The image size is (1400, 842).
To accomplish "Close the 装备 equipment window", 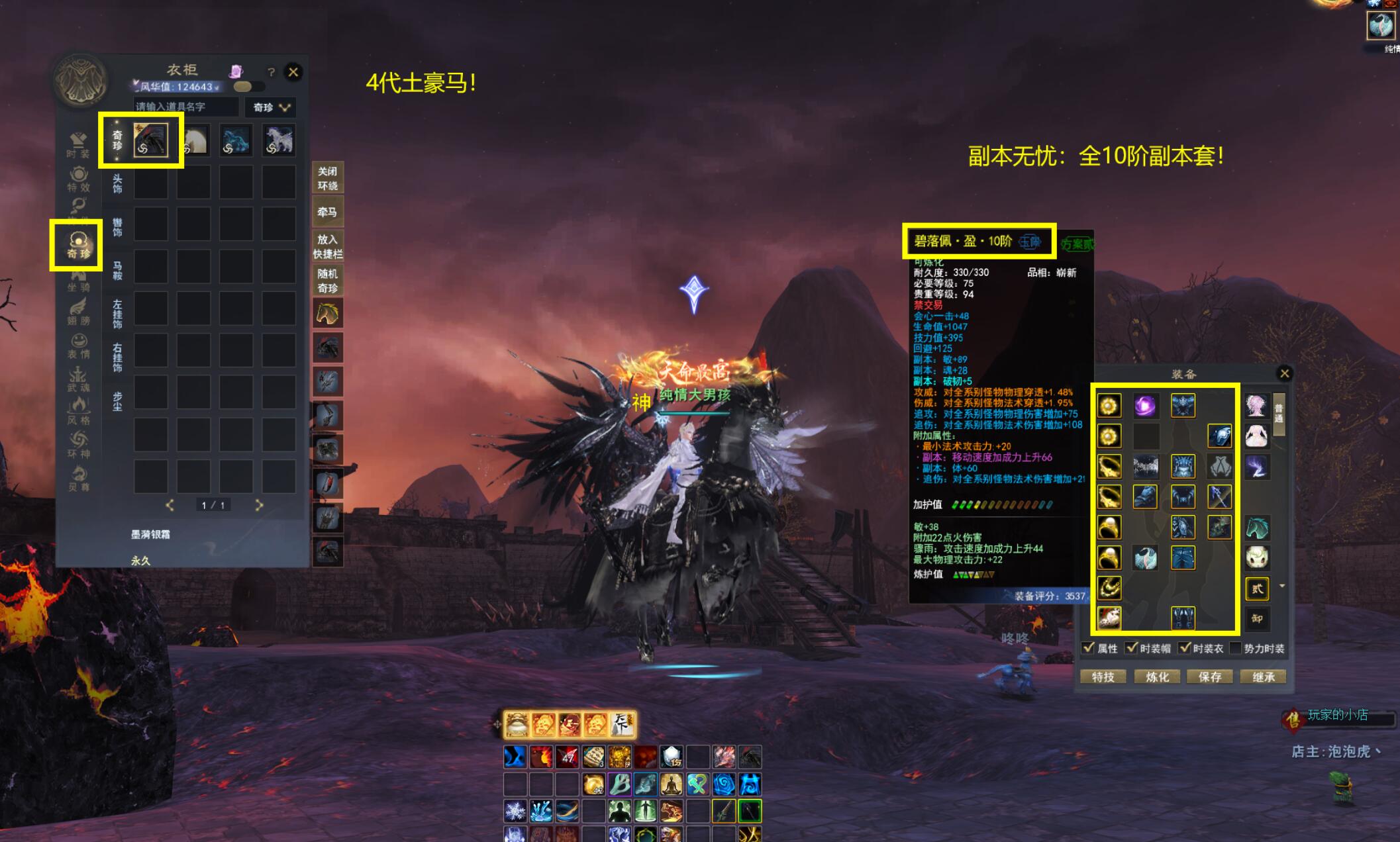I will coord(1284,373).
